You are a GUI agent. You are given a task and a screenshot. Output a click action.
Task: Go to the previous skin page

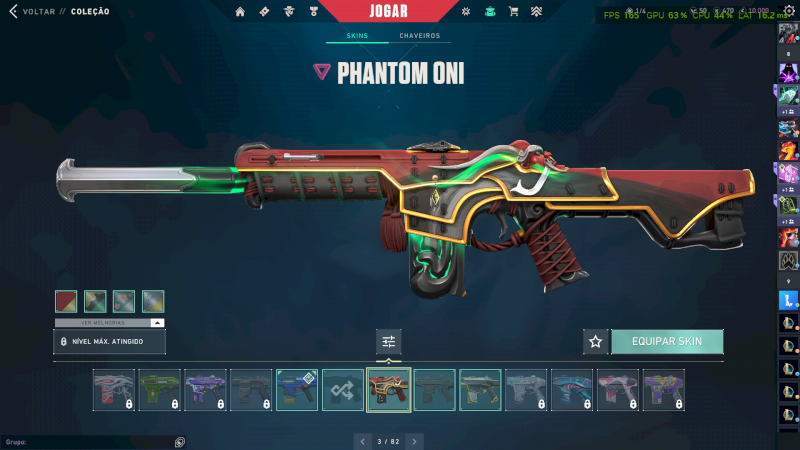tap(362, 441)
